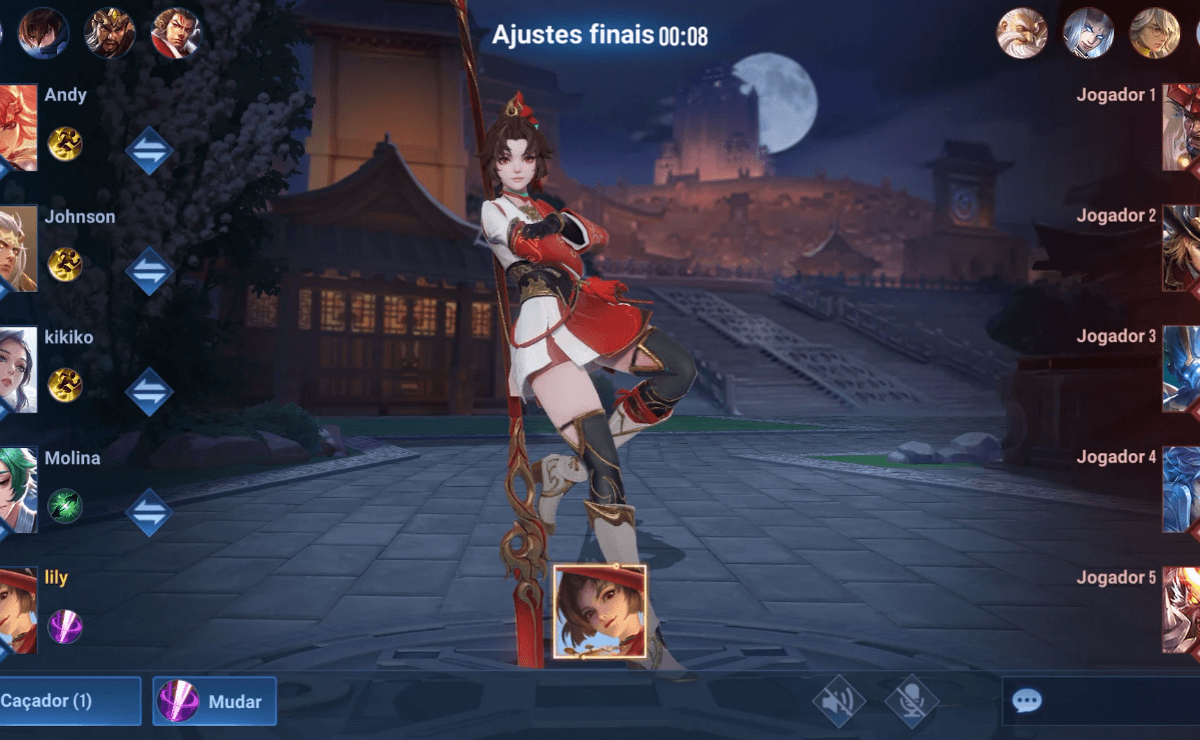
Task: Select lily's player portrait
Action: (x=18, y=610)
